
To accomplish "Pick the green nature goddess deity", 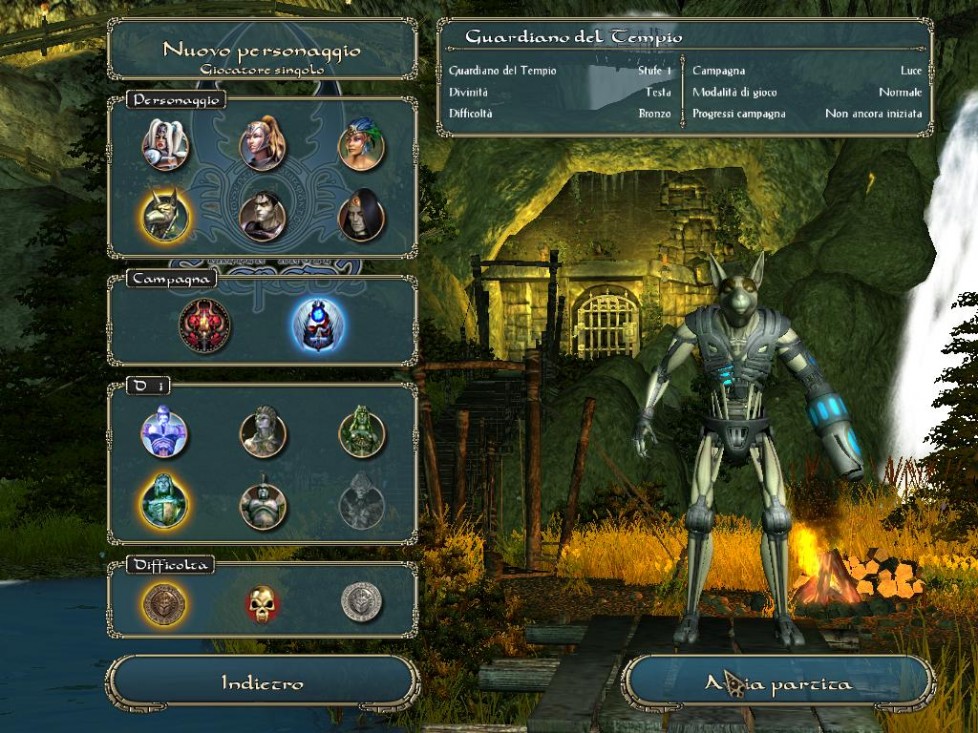I will (361, 433).
